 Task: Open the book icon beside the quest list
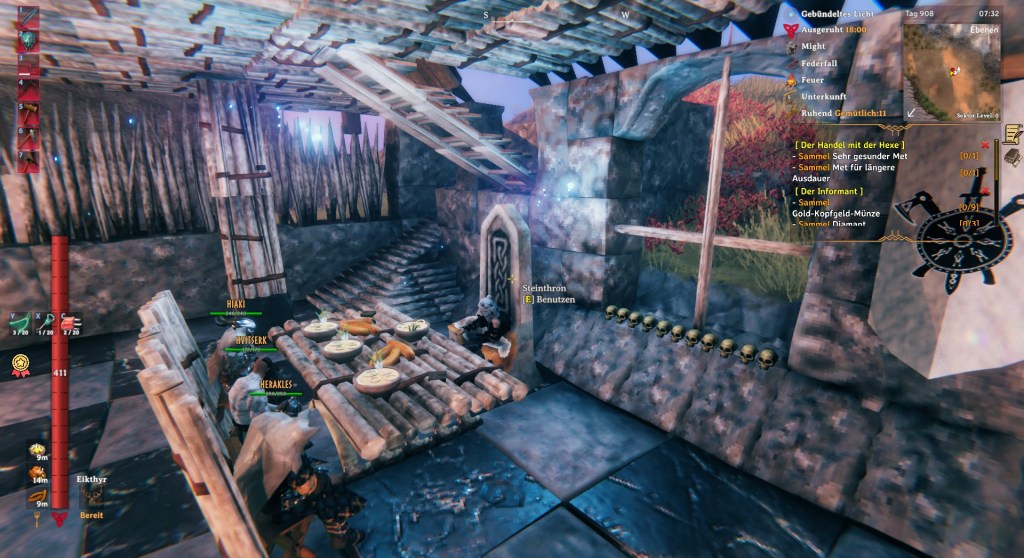[1011, 158]
